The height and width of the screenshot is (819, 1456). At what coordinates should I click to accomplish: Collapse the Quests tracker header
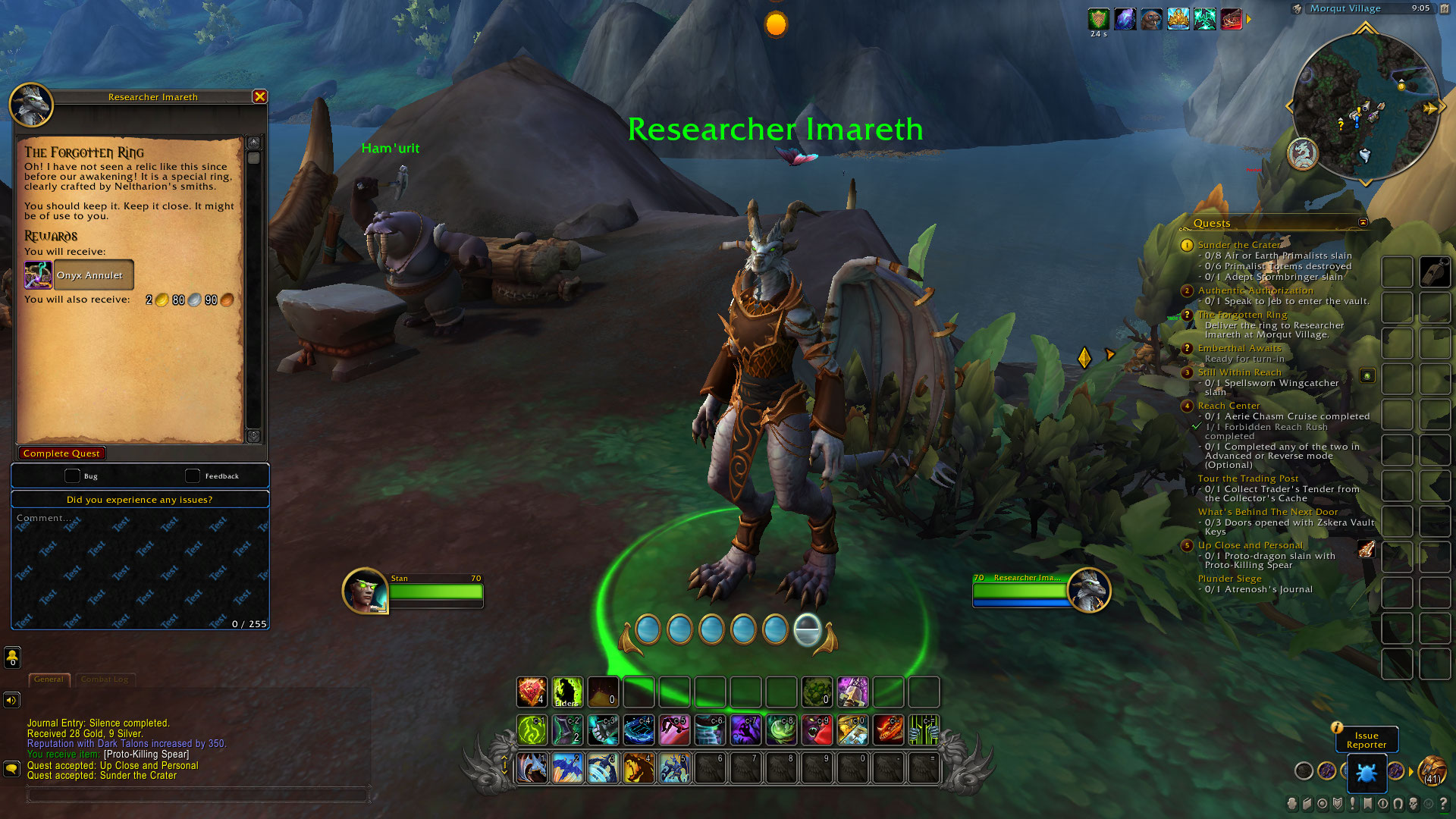tap(1363, 222)
